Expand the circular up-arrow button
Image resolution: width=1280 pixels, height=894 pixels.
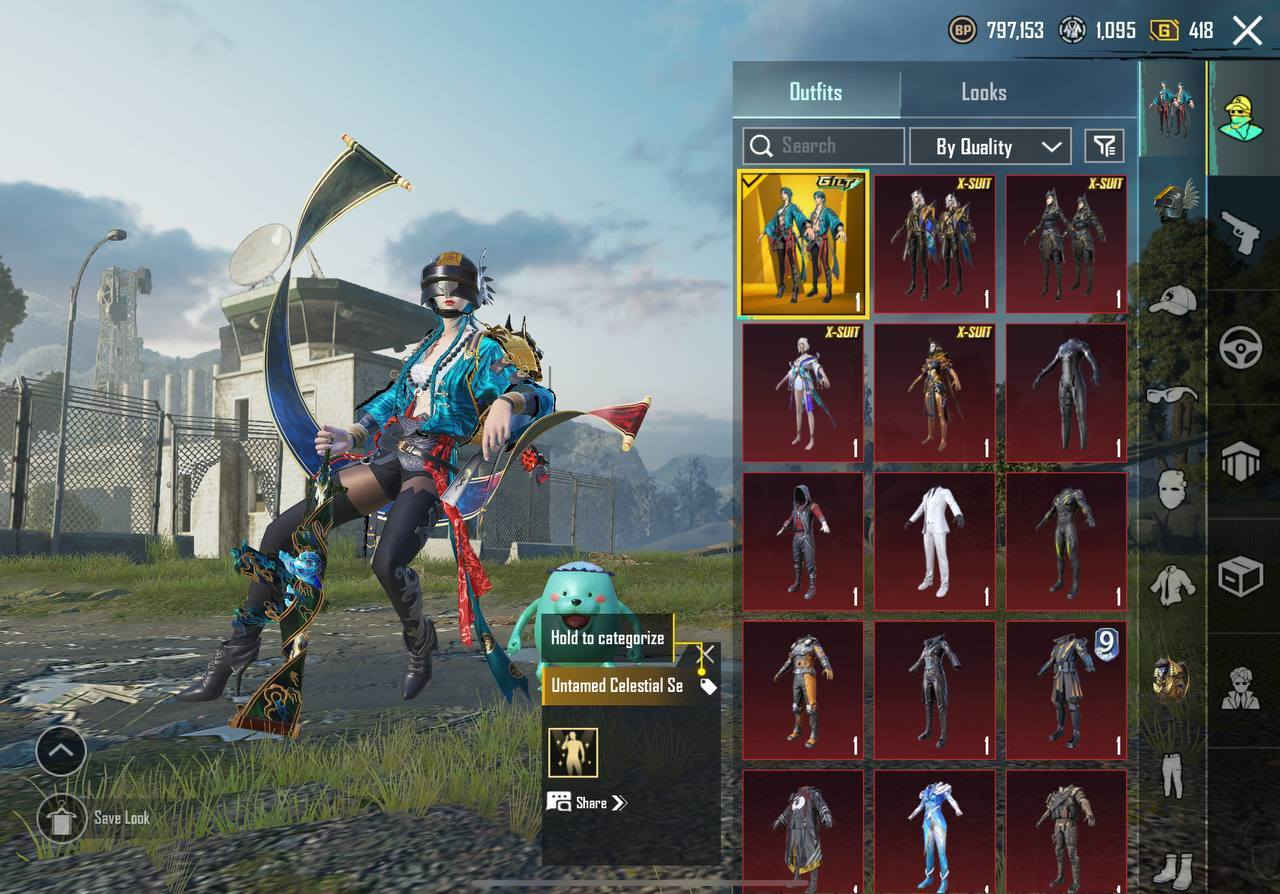[61, 750]
